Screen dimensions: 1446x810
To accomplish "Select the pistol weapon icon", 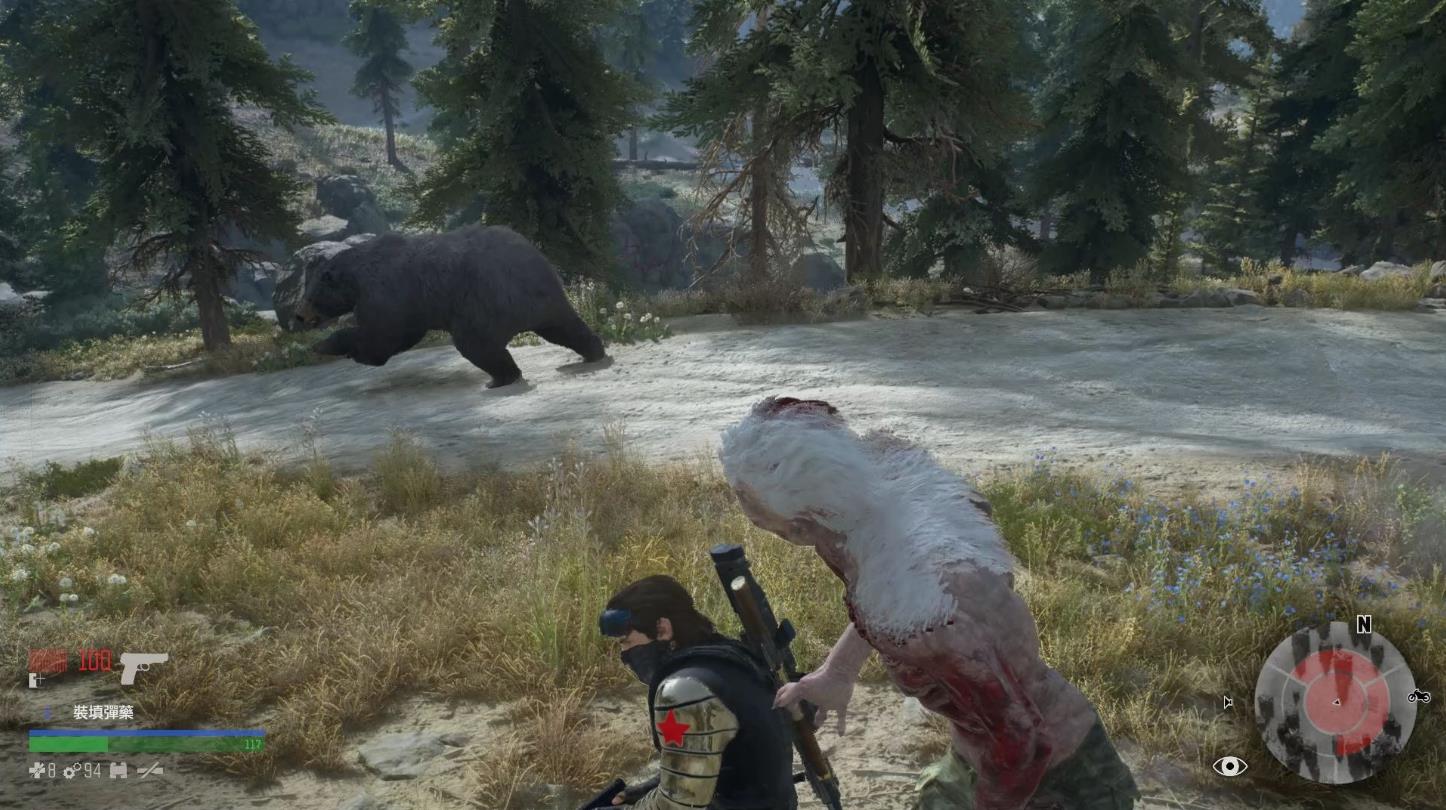I will click(x=143, y=667).
